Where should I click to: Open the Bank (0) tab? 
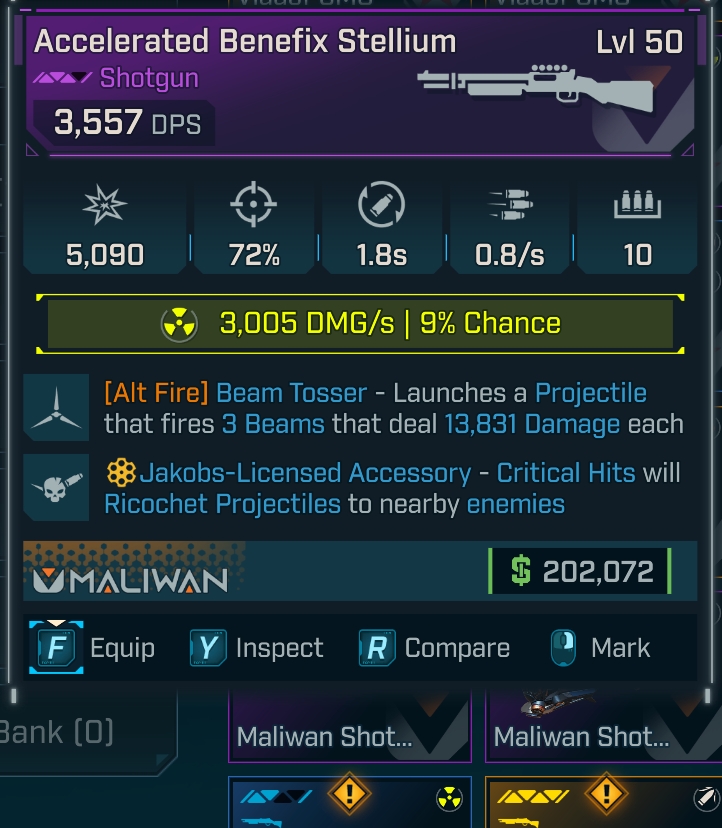[60, 731]
